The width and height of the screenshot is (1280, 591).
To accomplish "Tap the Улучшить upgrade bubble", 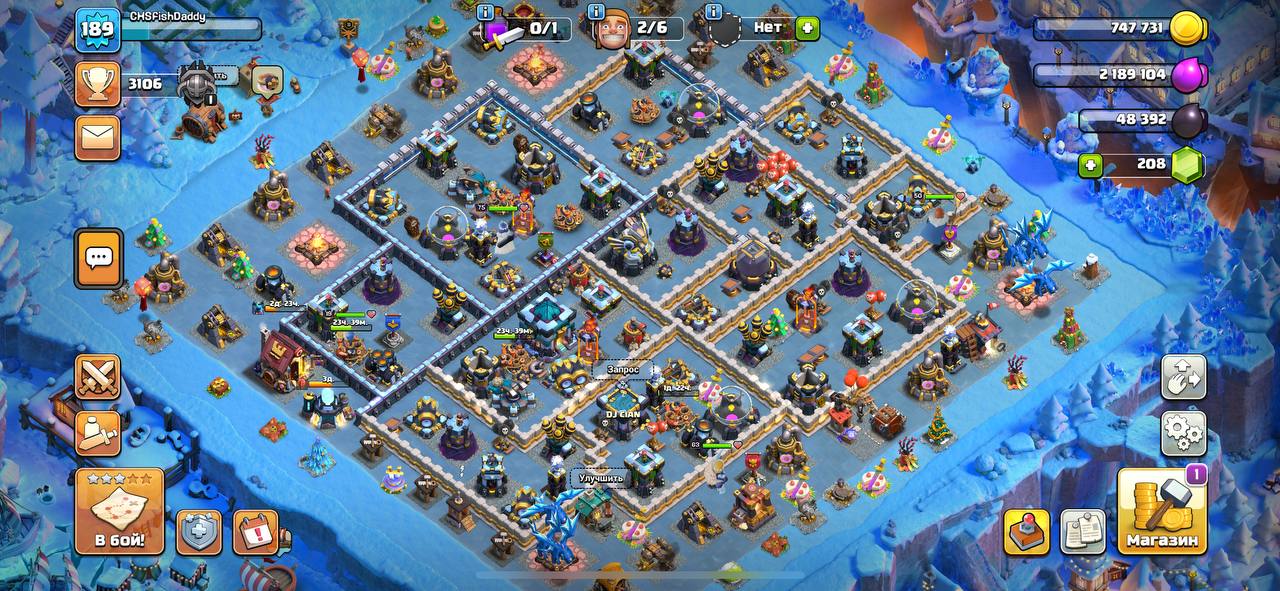I will click(601, 477).
